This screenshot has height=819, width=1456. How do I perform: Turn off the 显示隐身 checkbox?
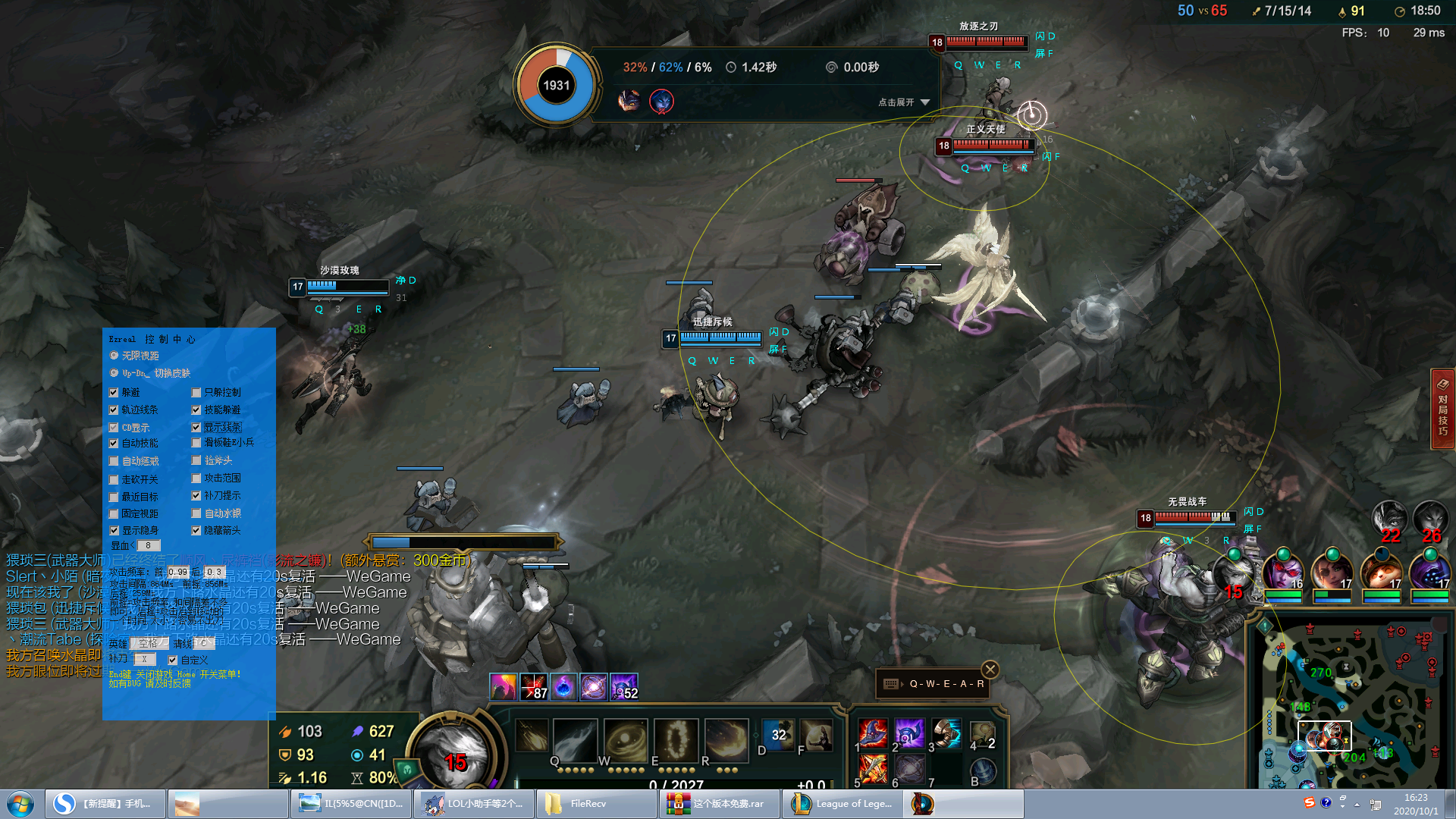click(x=114, y=531)
